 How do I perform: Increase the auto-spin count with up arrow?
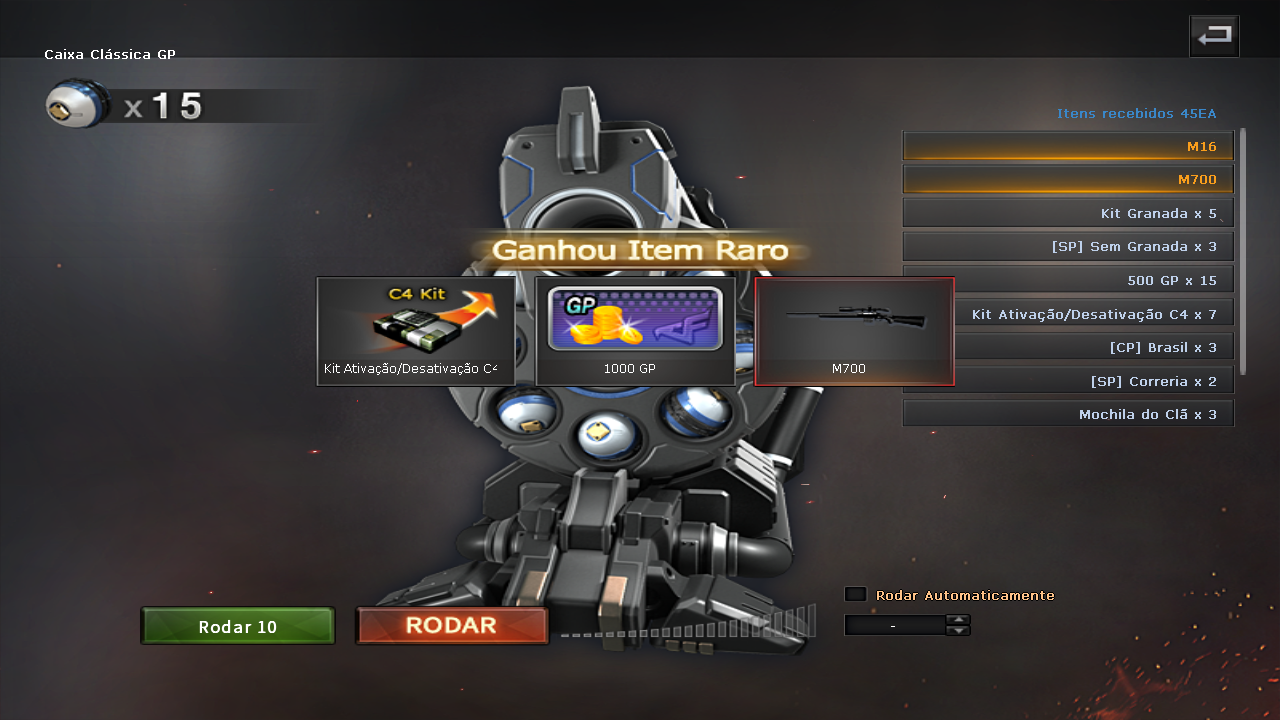point(958,619)
